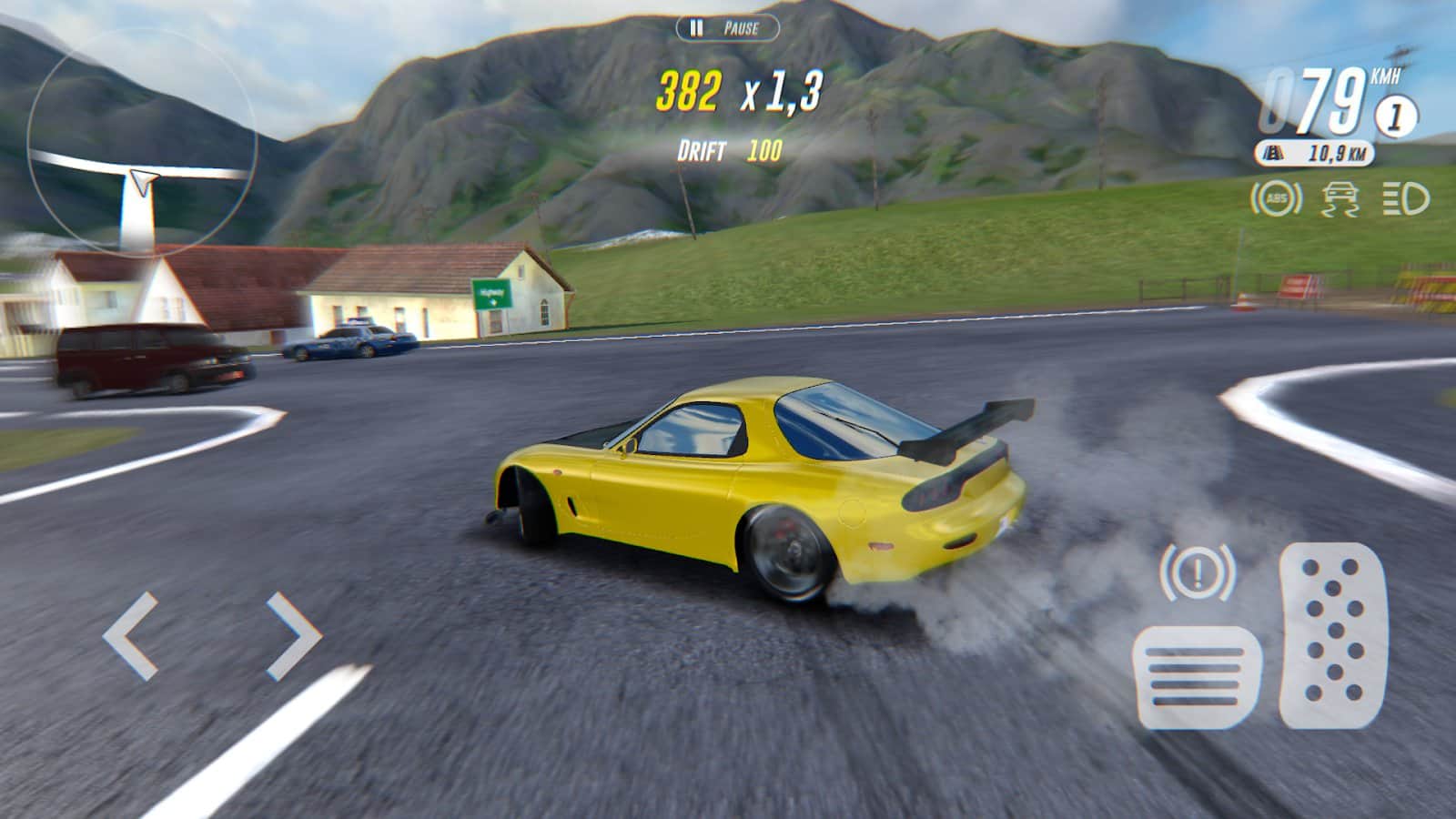Click the 079 speedometer readout
1456x819 pixels.
(1315, 100)
